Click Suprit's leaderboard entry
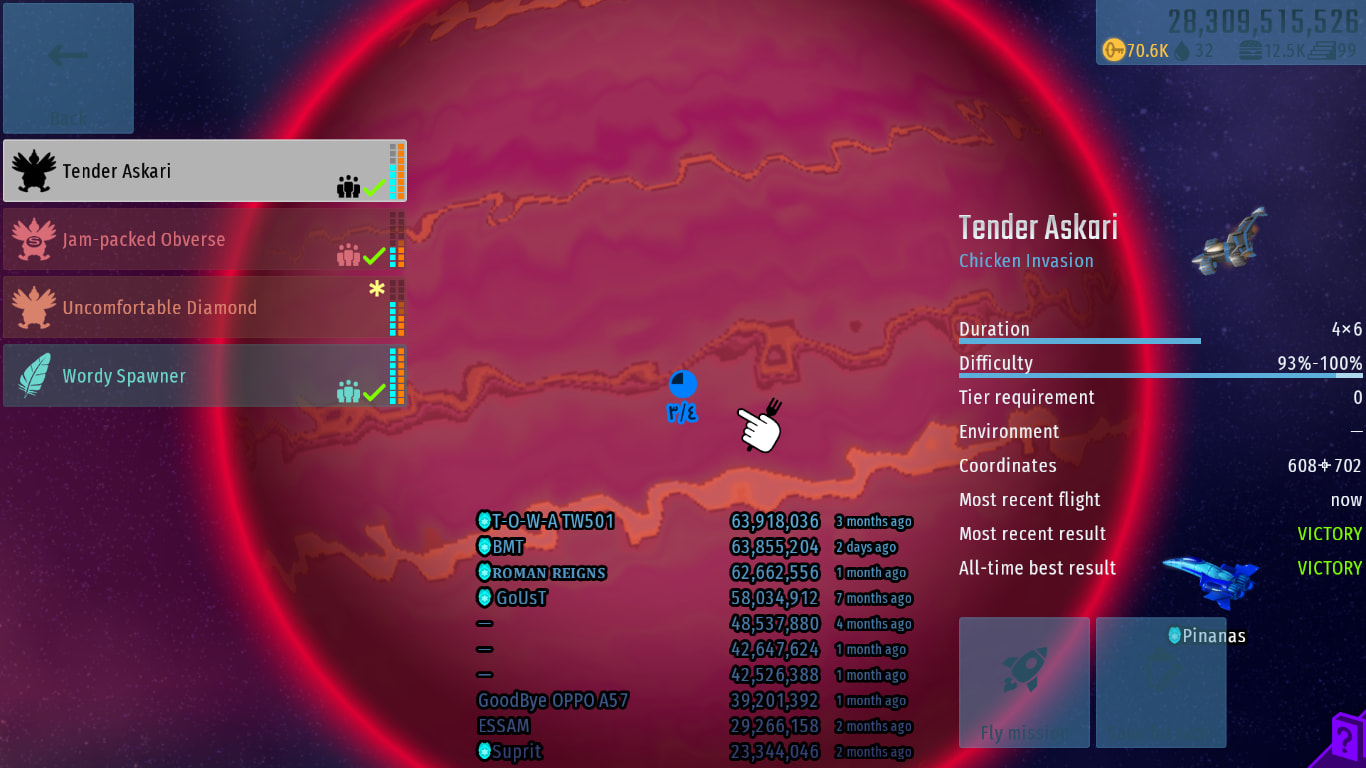Image resolution: width=1366 pixels, height=768 pixels. click(694, 752)
